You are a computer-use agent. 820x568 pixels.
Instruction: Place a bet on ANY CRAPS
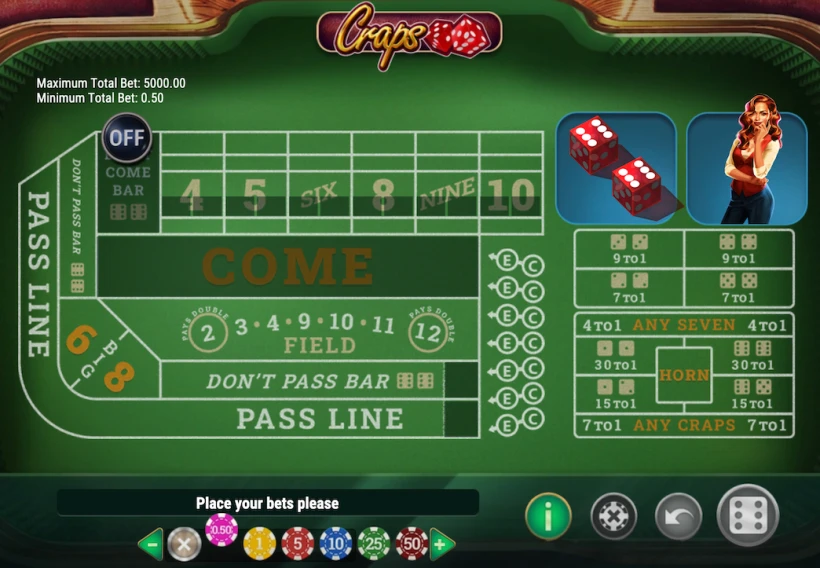pos(684,425)
